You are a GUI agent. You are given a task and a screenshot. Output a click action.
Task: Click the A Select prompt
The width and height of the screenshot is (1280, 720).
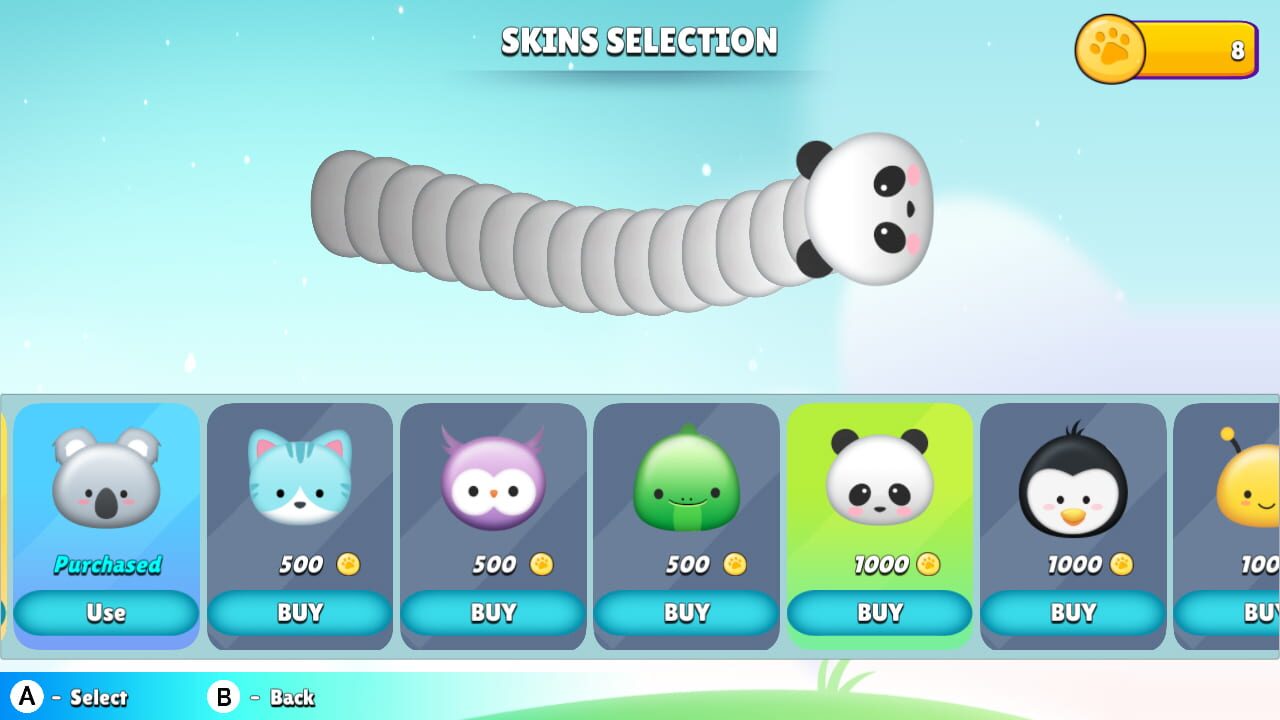click(70, 697)
